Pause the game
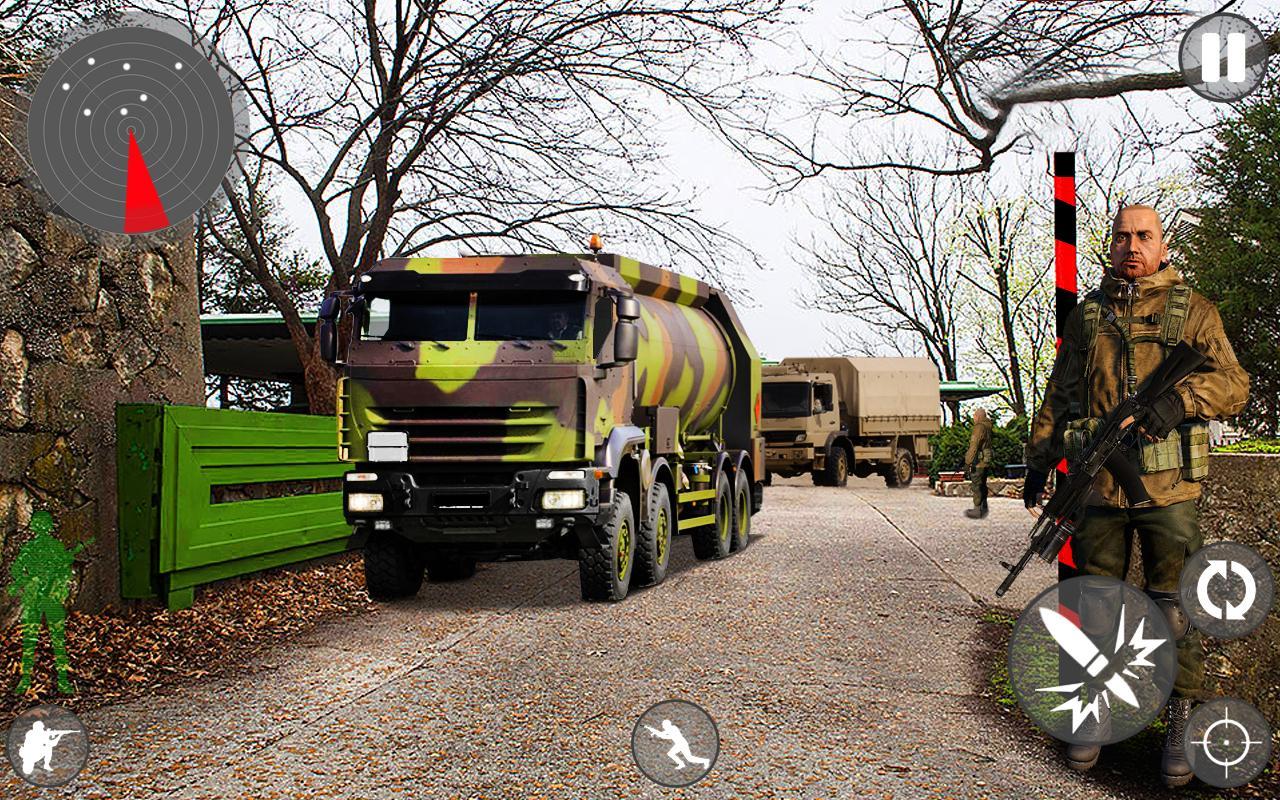 (x=1223, y=57)
